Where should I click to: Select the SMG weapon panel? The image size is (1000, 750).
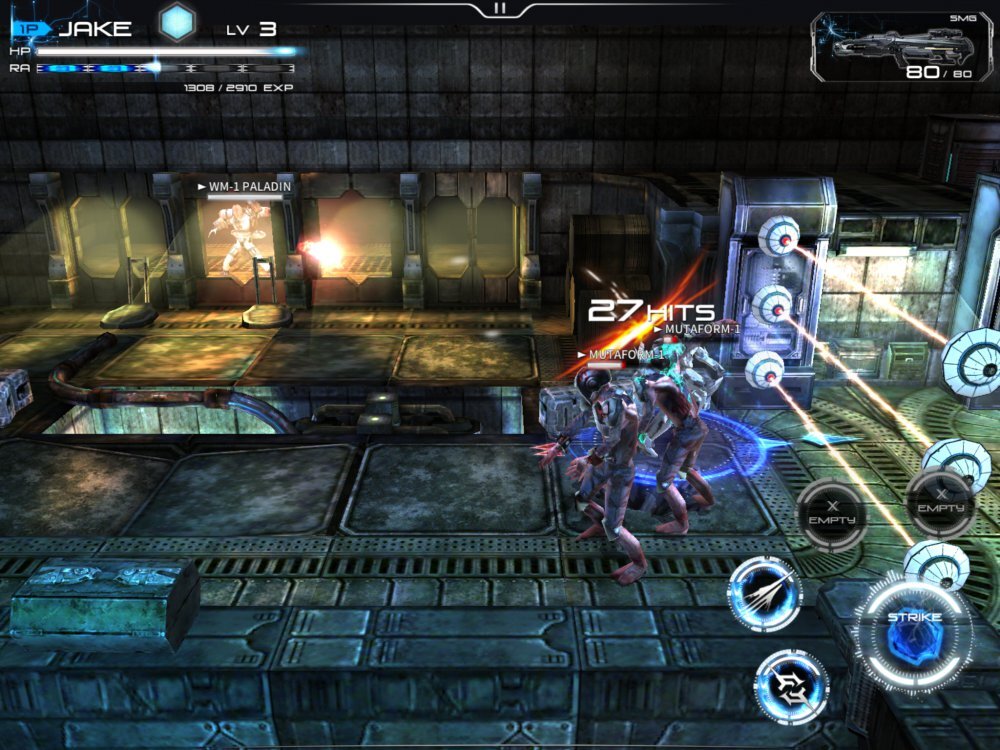click(x=901, y=47)
